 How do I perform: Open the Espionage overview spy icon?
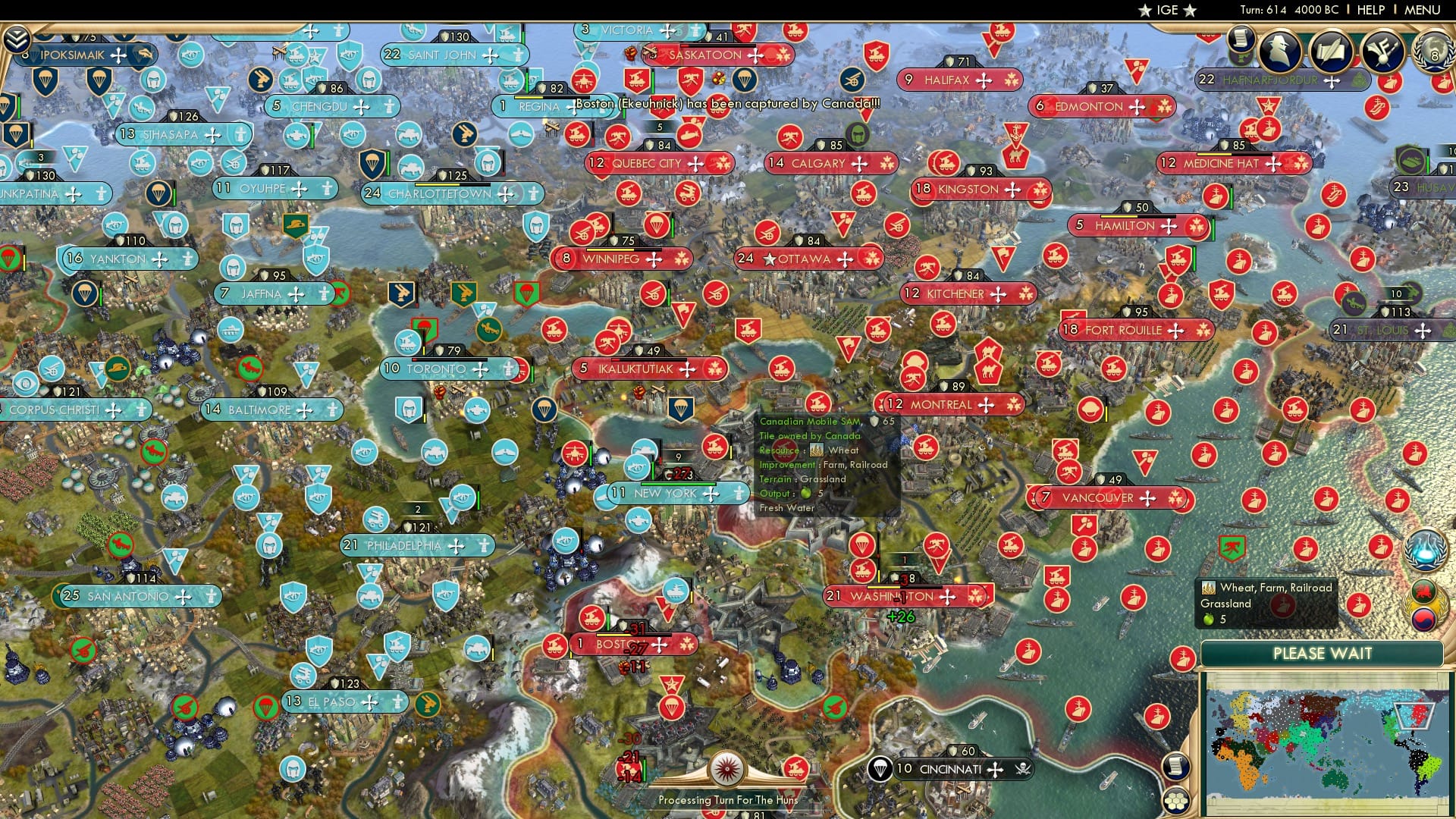click(1279, 49)
